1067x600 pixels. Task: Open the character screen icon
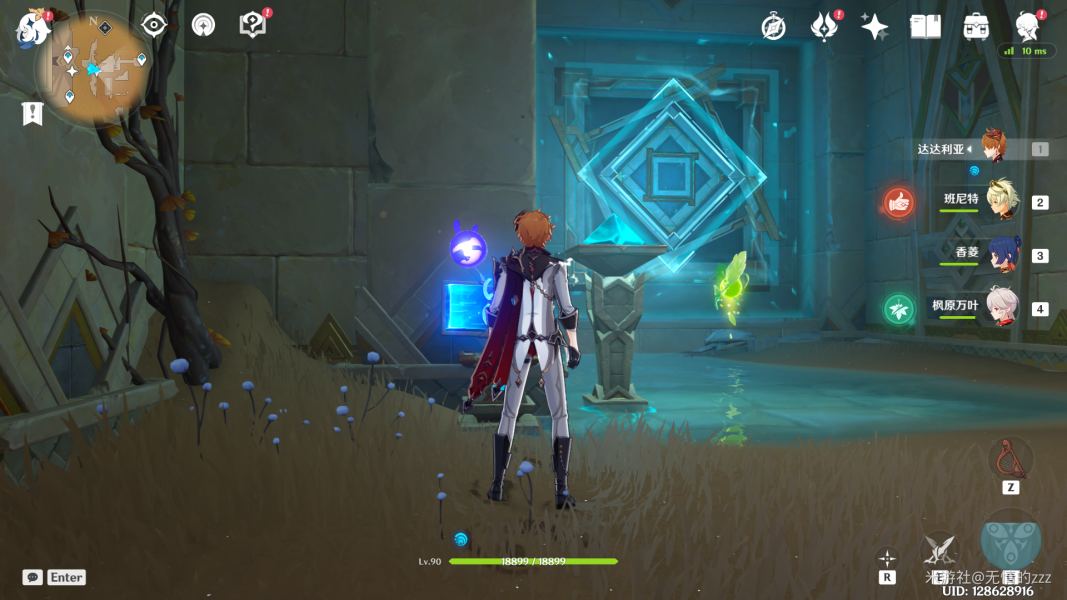point(1027,27)
